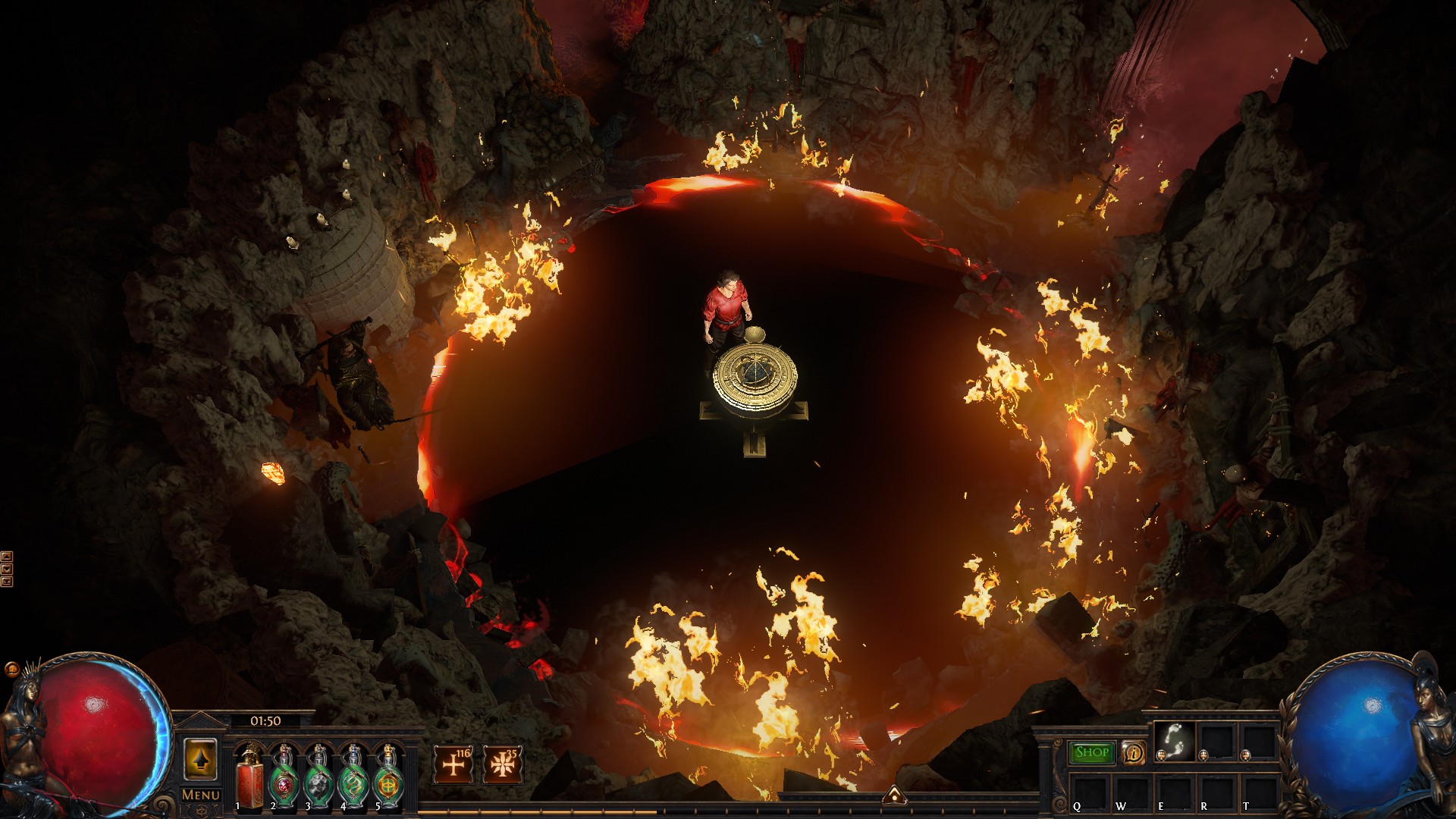Open the green Shop button
The image size is (1456, 819).
(1092, 752)
